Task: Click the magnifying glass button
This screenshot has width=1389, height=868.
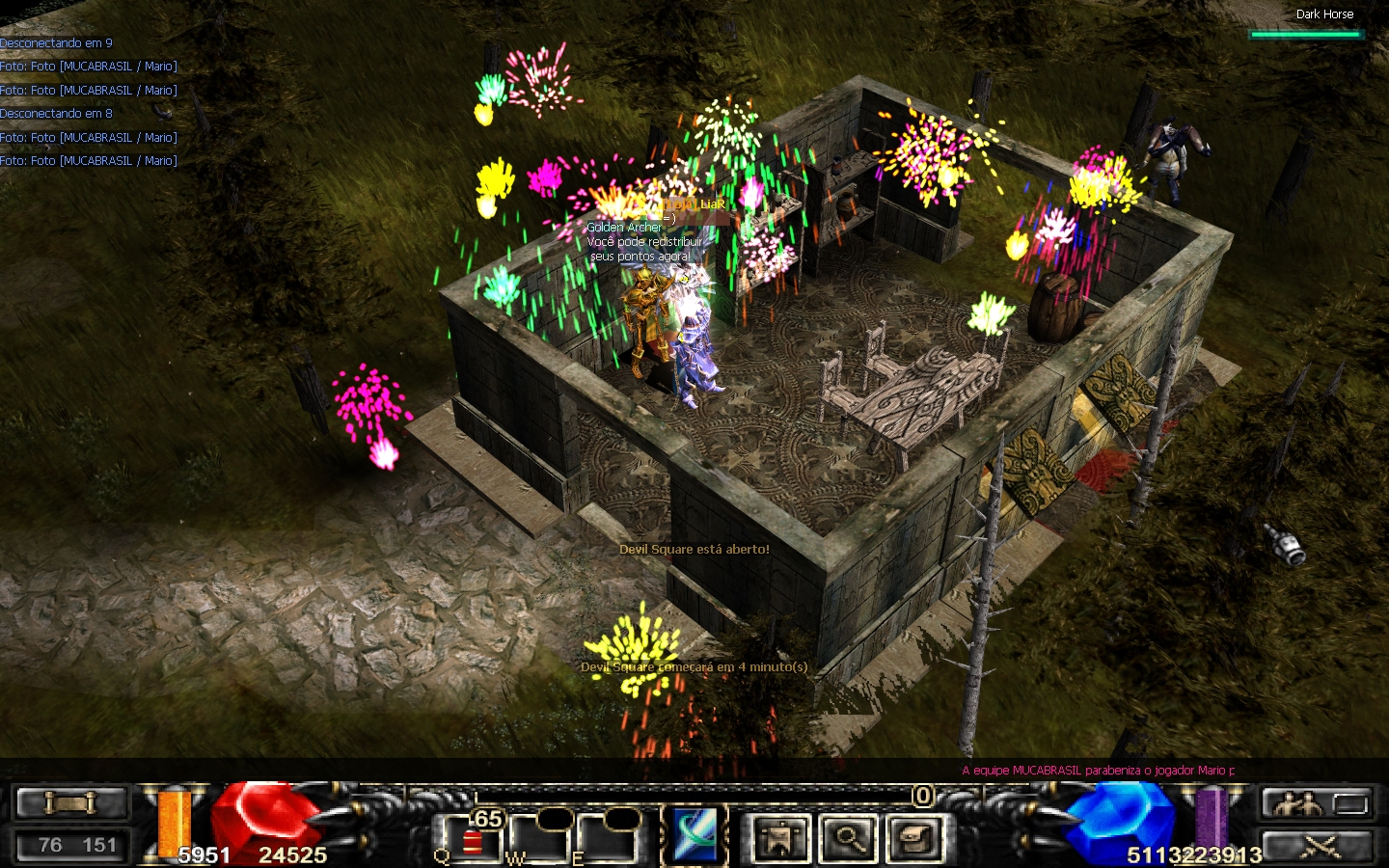Action: 848,838
